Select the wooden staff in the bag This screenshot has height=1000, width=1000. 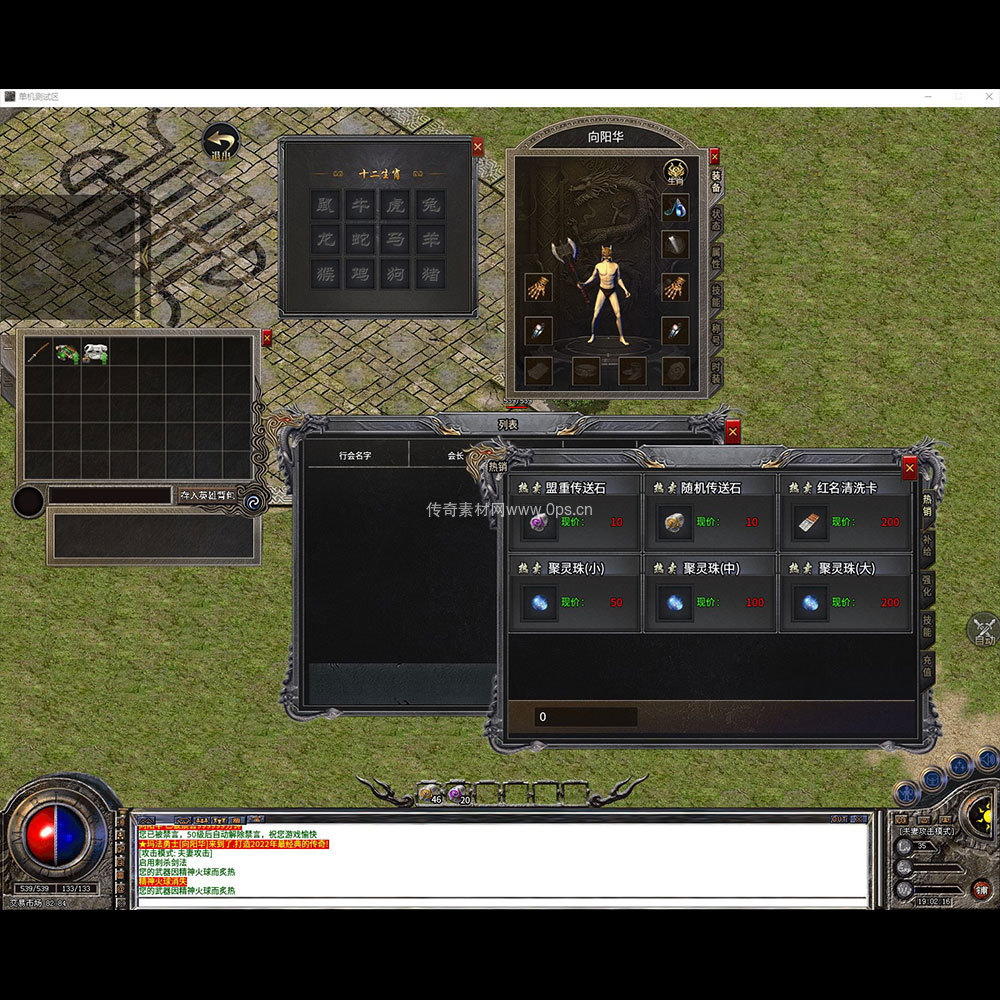click(x=38, y=352)
